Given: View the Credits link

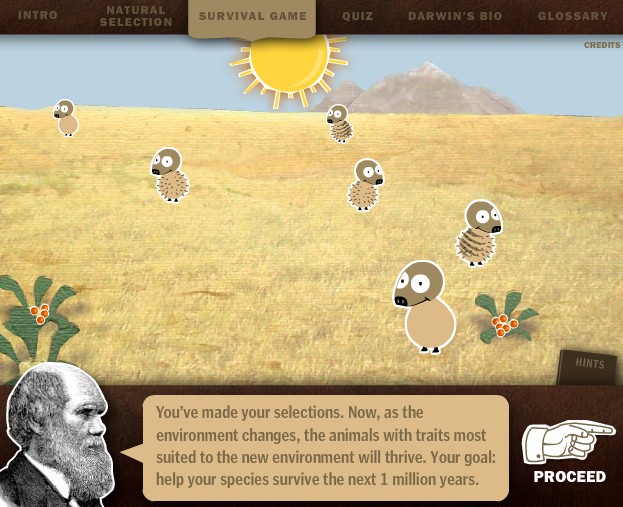Looking at the screenshot, I should click(x=602, y=45).
